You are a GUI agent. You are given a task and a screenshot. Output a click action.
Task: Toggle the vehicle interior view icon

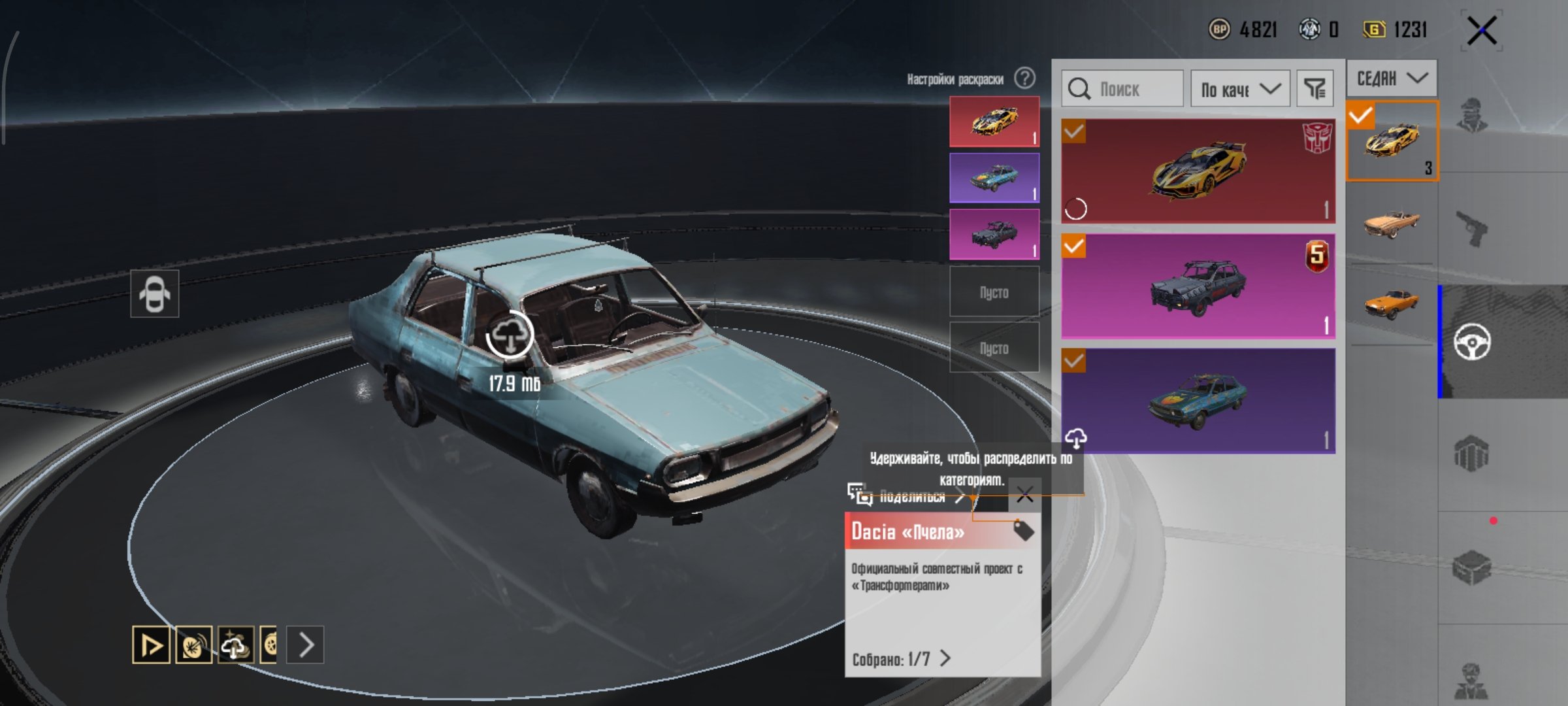click(x=154, y=294)
